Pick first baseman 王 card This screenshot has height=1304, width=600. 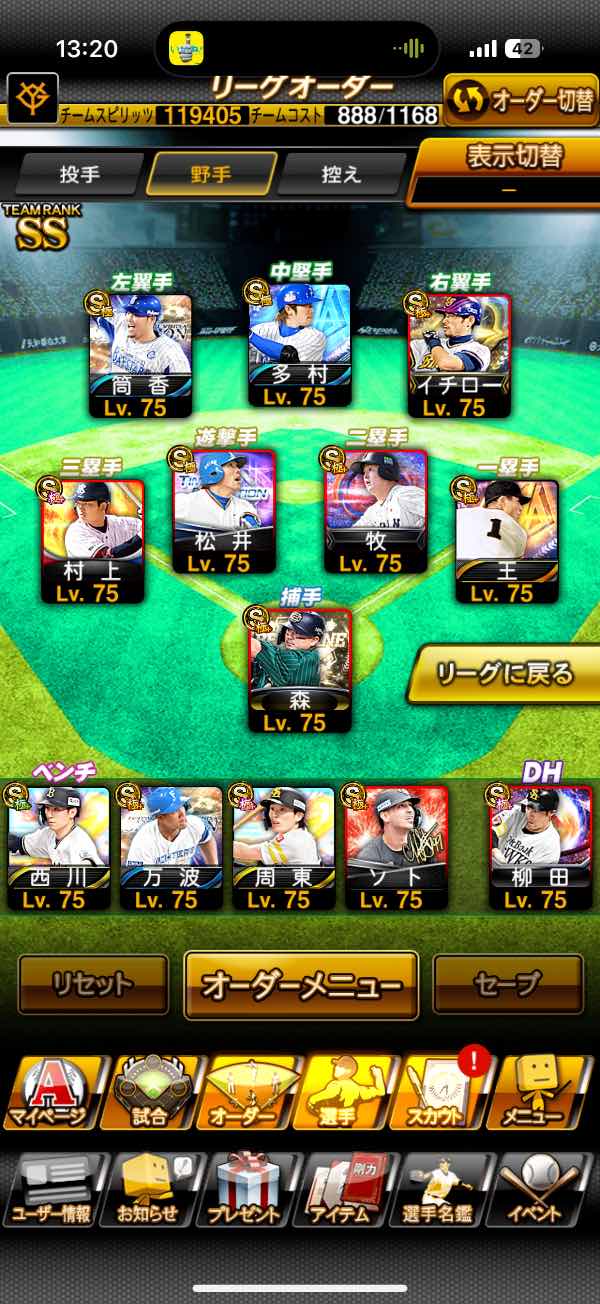pos(506,542)
